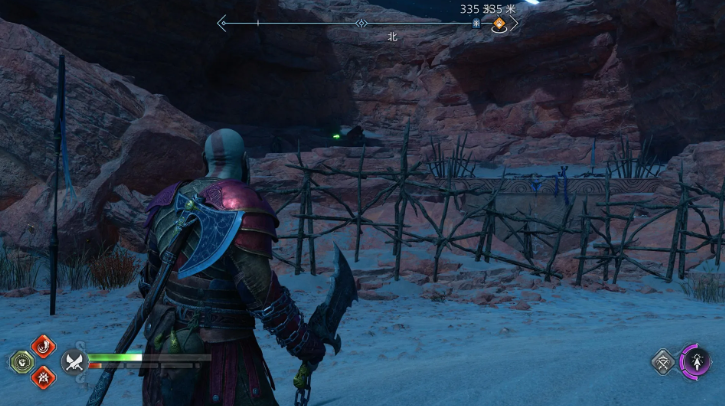Screen dimensions: 725x406
Task: Select the grey diamond companion bow icon
Action: [663, 361]
